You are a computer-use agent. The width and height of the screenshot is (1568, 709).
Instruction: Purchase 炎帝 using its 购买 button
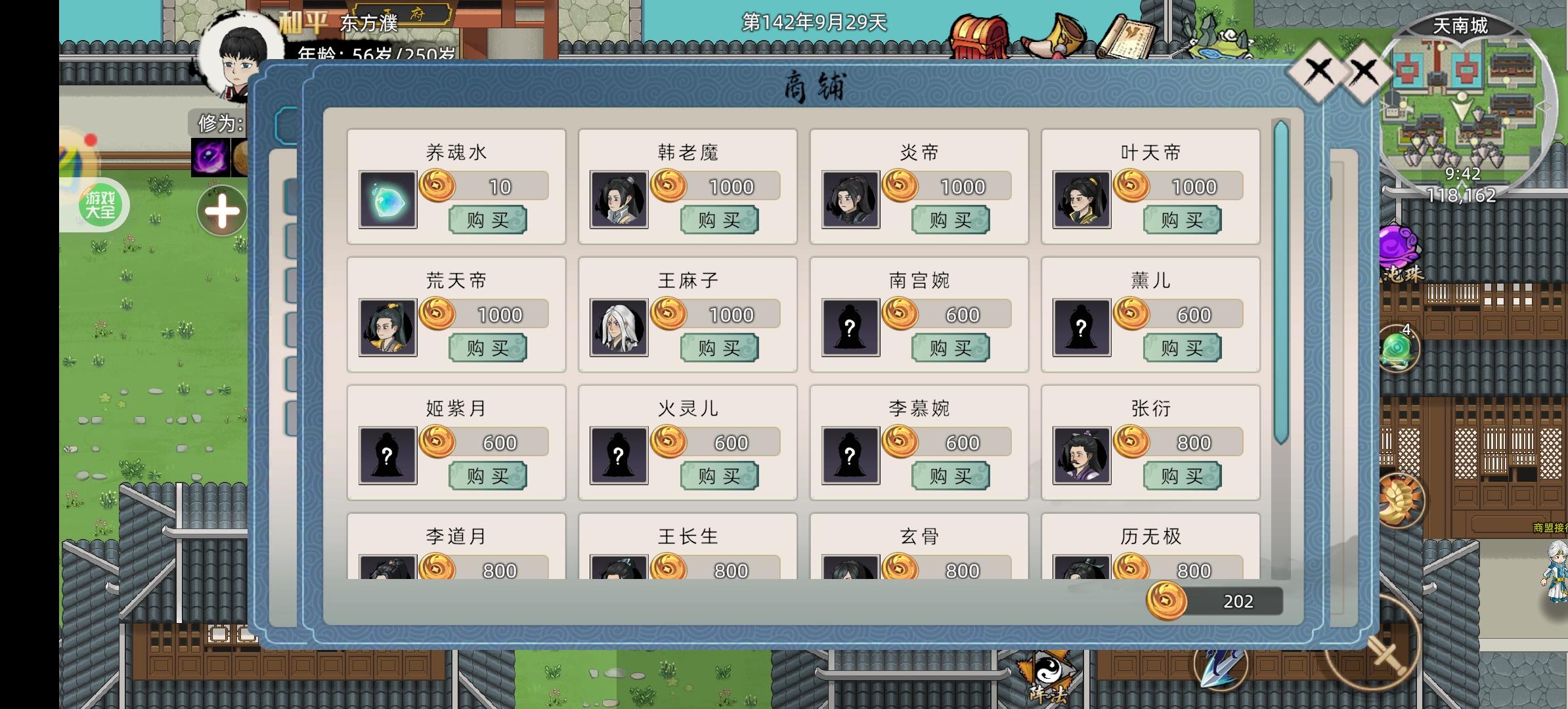(949, 221)
